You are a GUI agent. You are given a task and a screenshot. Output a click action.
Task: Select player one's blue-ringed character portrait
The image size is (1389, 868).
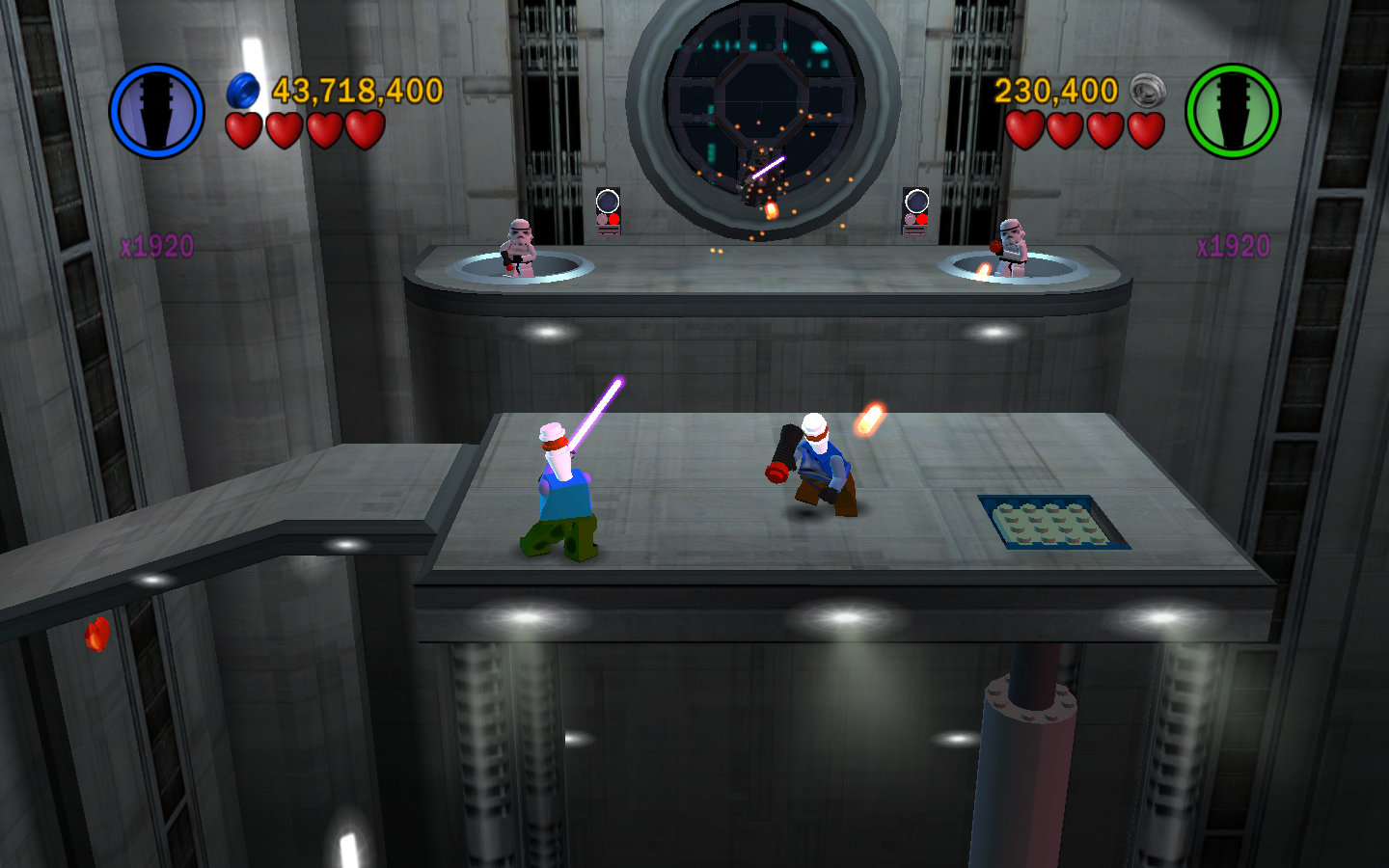click(x=156, y=111)
